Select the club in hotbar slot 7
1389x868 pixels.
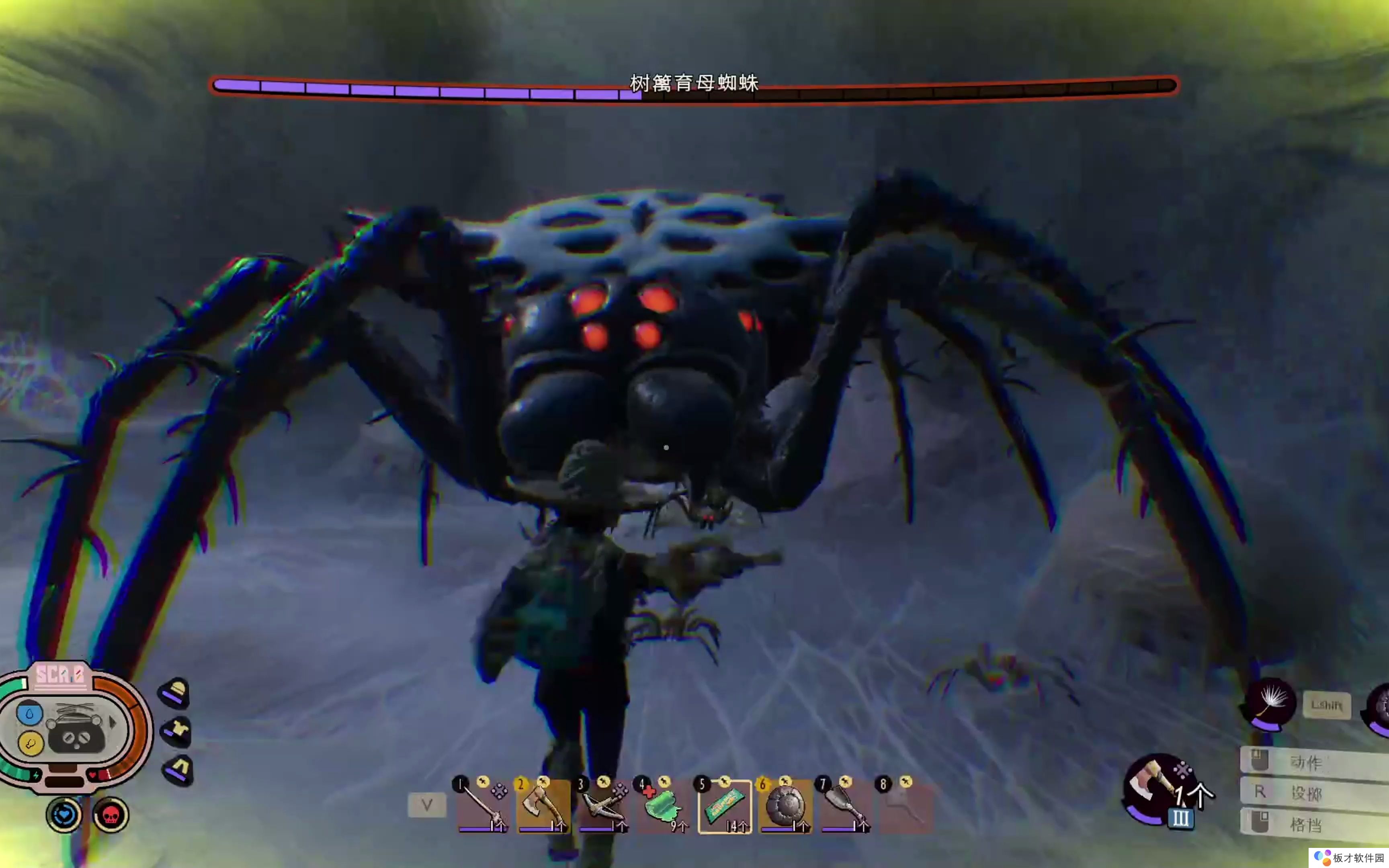coord(845,806)
